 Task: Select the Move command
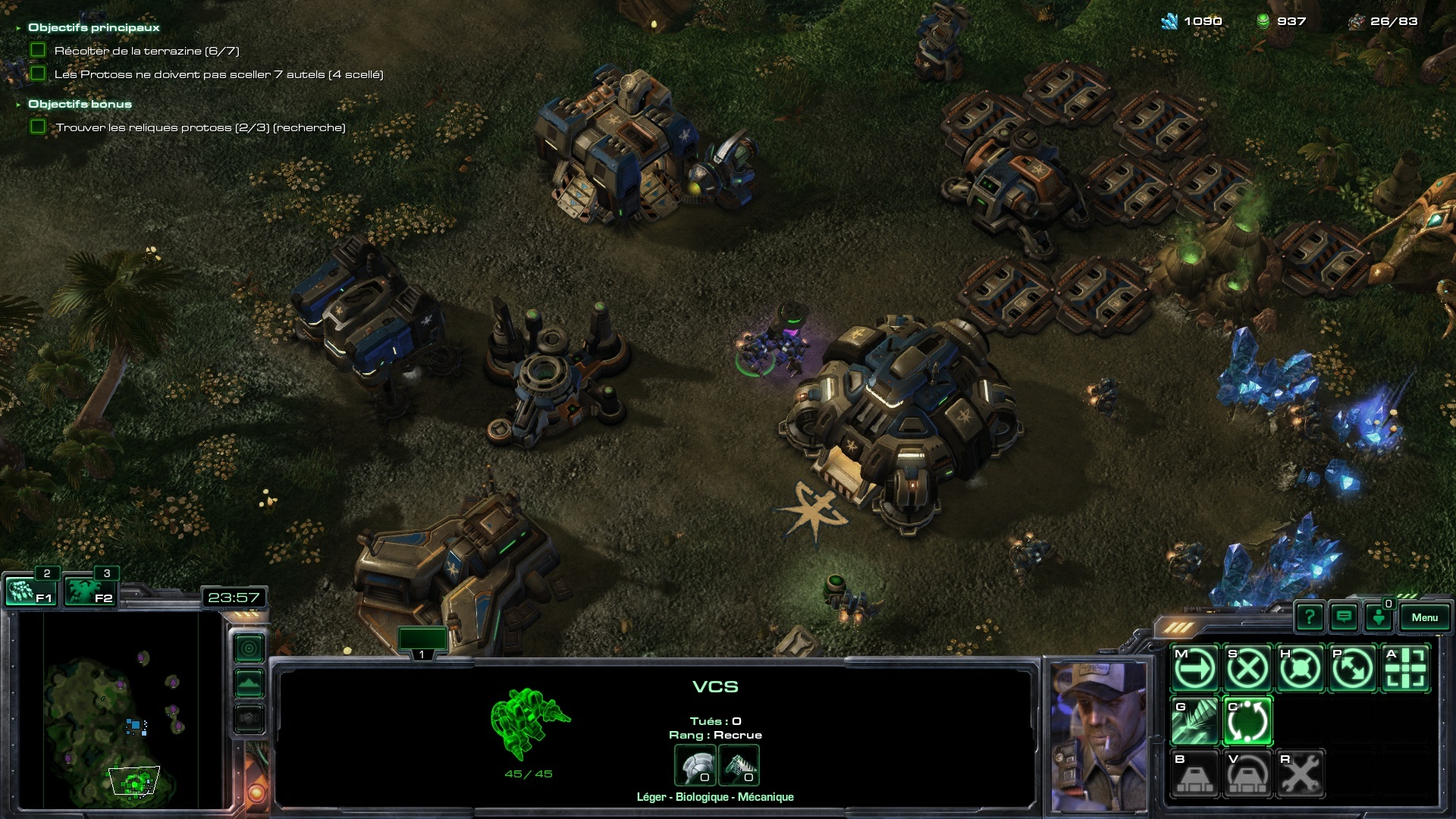click(1195, 669)
